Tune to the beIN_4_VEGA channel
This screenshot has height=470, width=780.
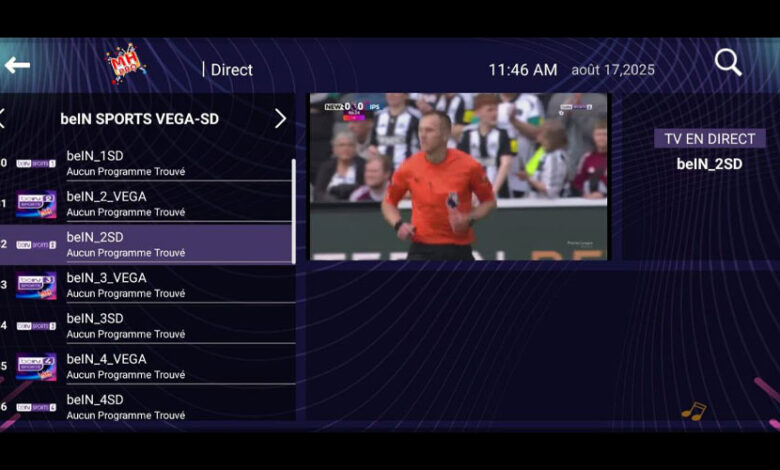click(x=150, y=366)
